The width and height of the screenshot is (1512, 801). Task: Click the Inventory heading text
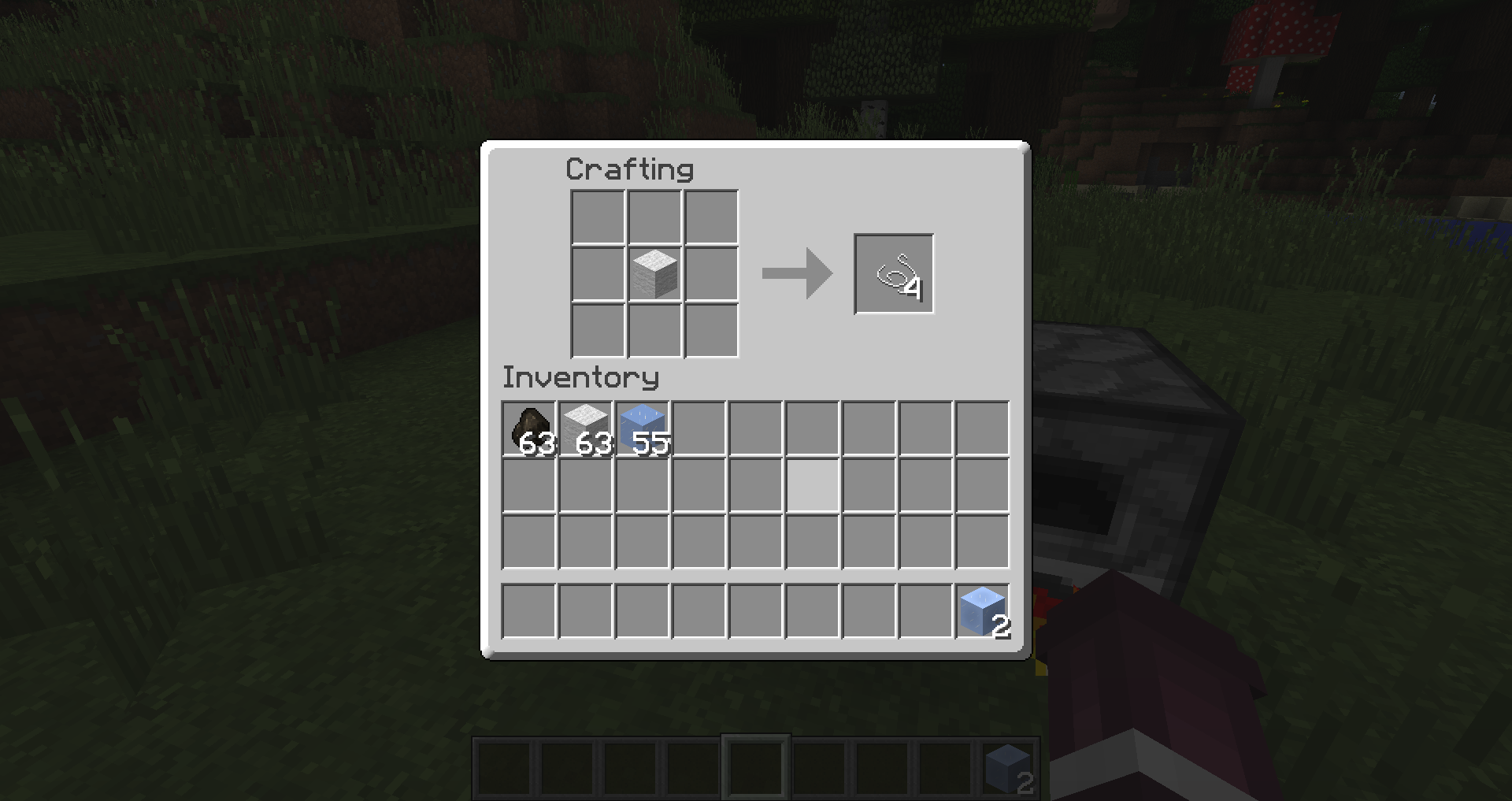pos(581,377)
